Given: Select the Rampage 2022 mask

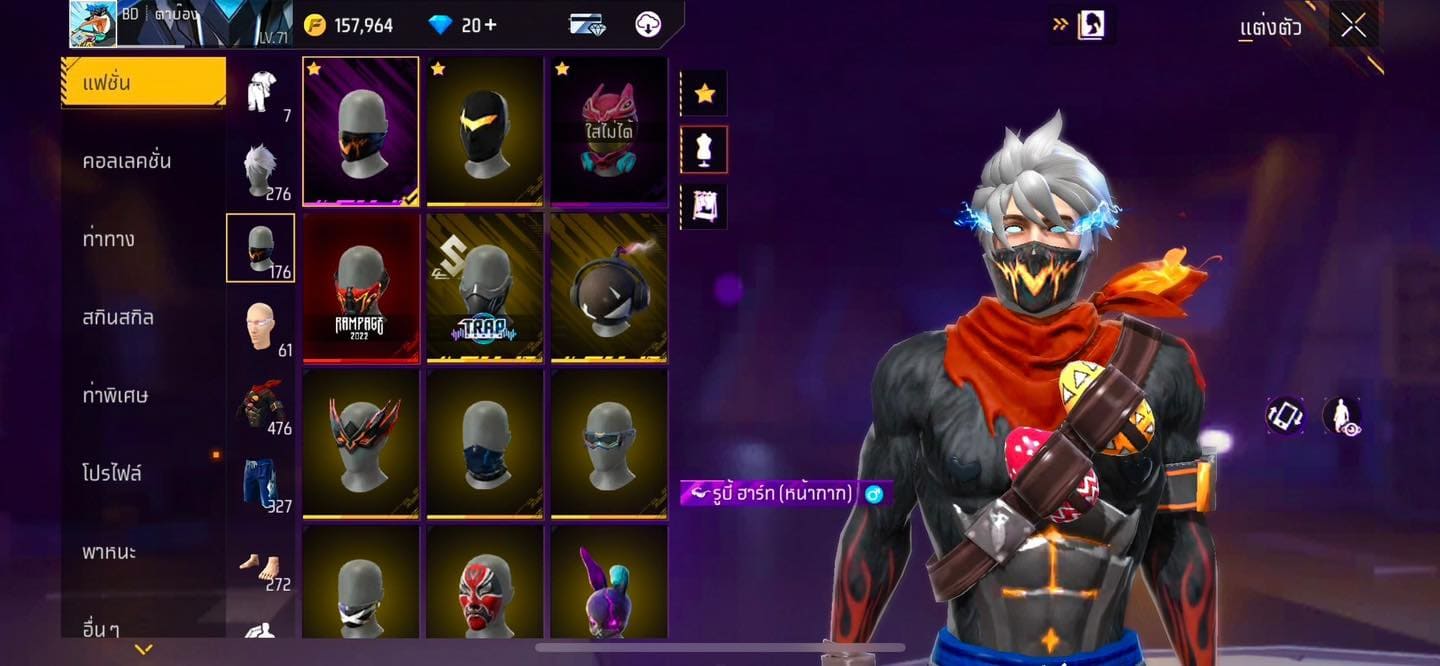Looking at the screenshot, I should pyautogui.click(x=361, y=288).
